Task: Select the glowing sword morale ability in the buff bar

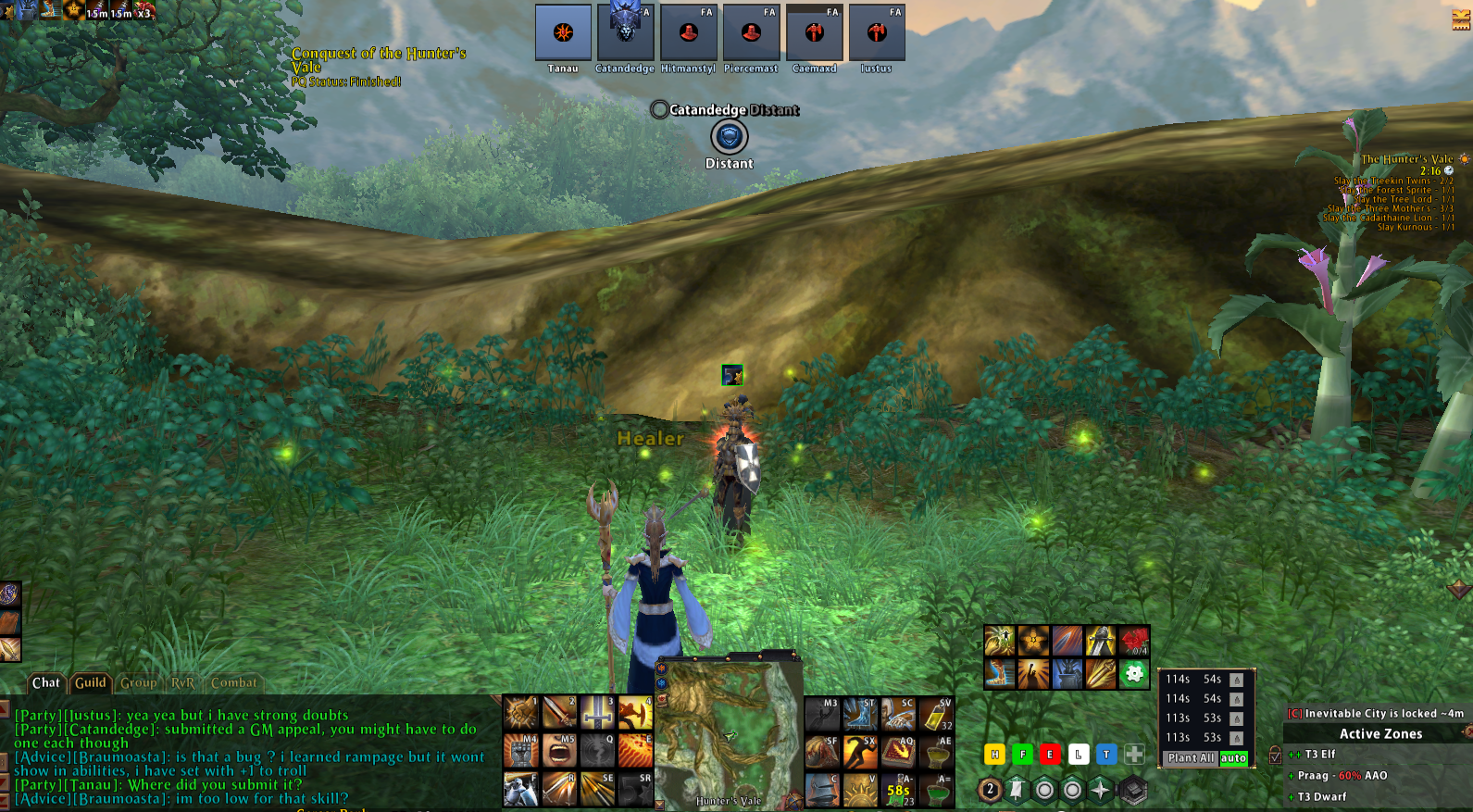Action: 1100,641
